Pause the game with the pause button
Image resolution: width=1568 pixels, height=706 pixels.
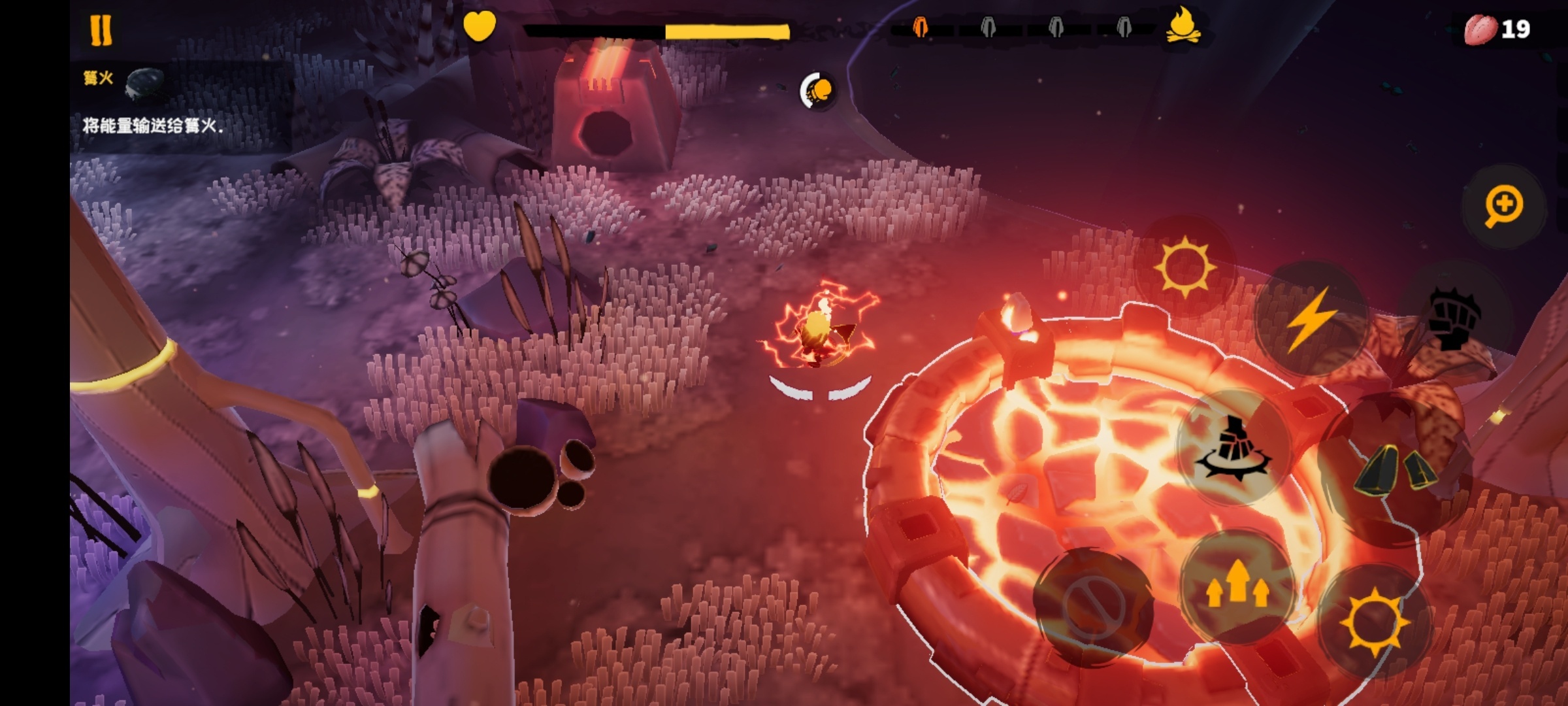point(101,30)
